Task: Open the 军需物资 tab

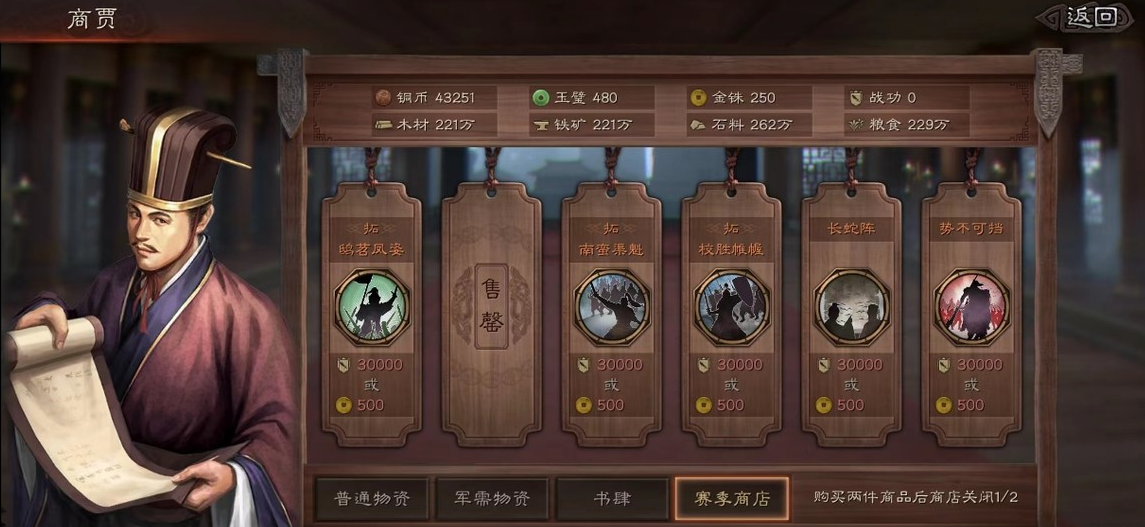Action: [492, 498]
